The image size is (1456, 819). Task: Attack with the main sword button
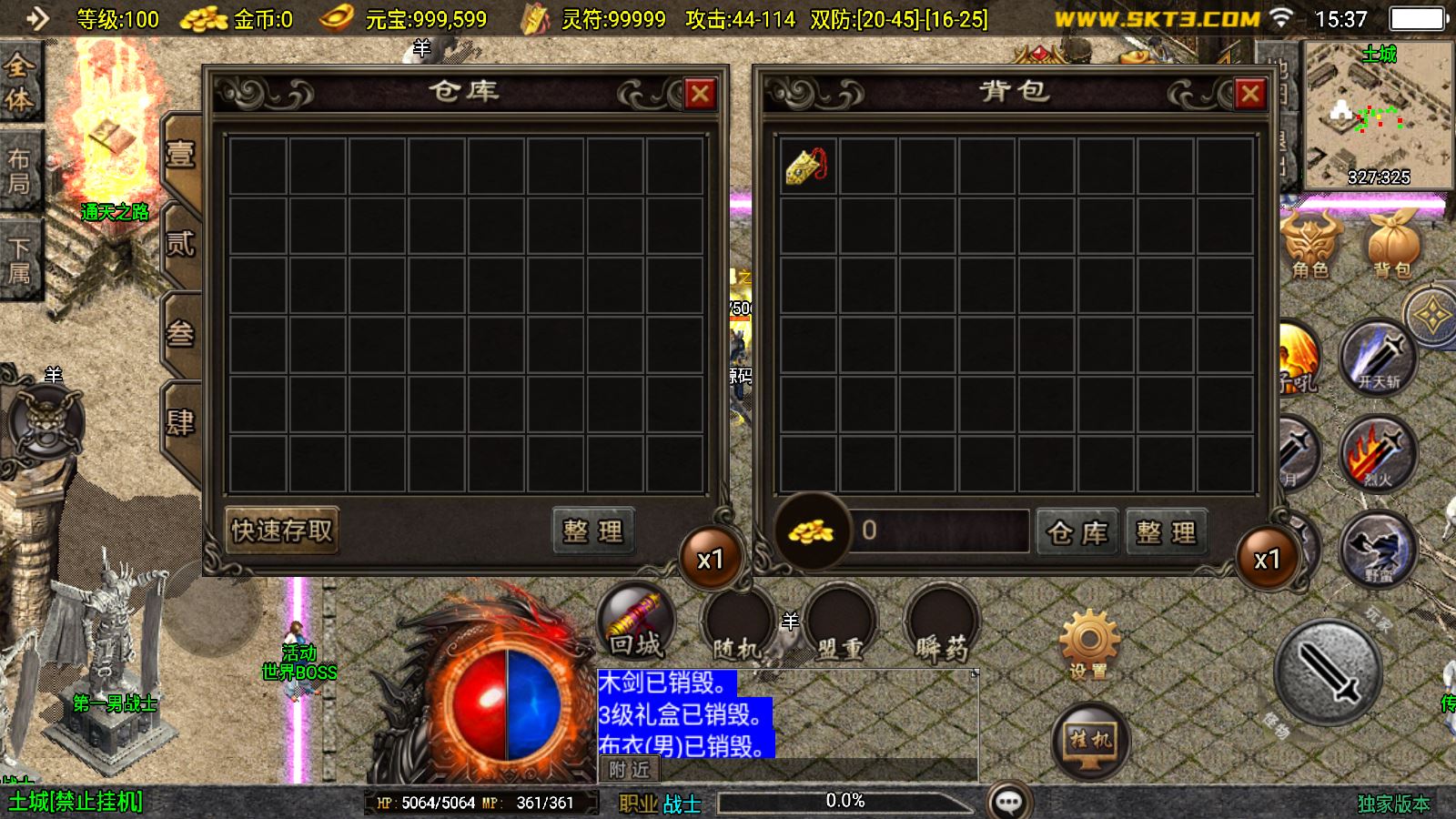pyautogui.click(x=1327, y=673)
